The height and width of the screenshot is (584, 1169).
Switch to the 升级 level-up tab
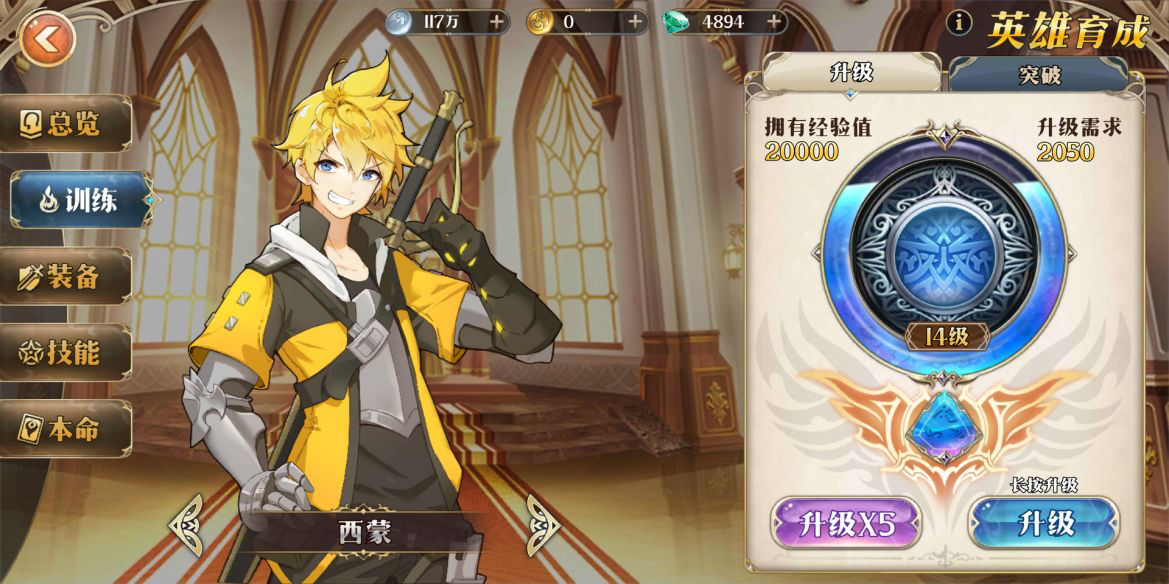(x=851, y=72)
